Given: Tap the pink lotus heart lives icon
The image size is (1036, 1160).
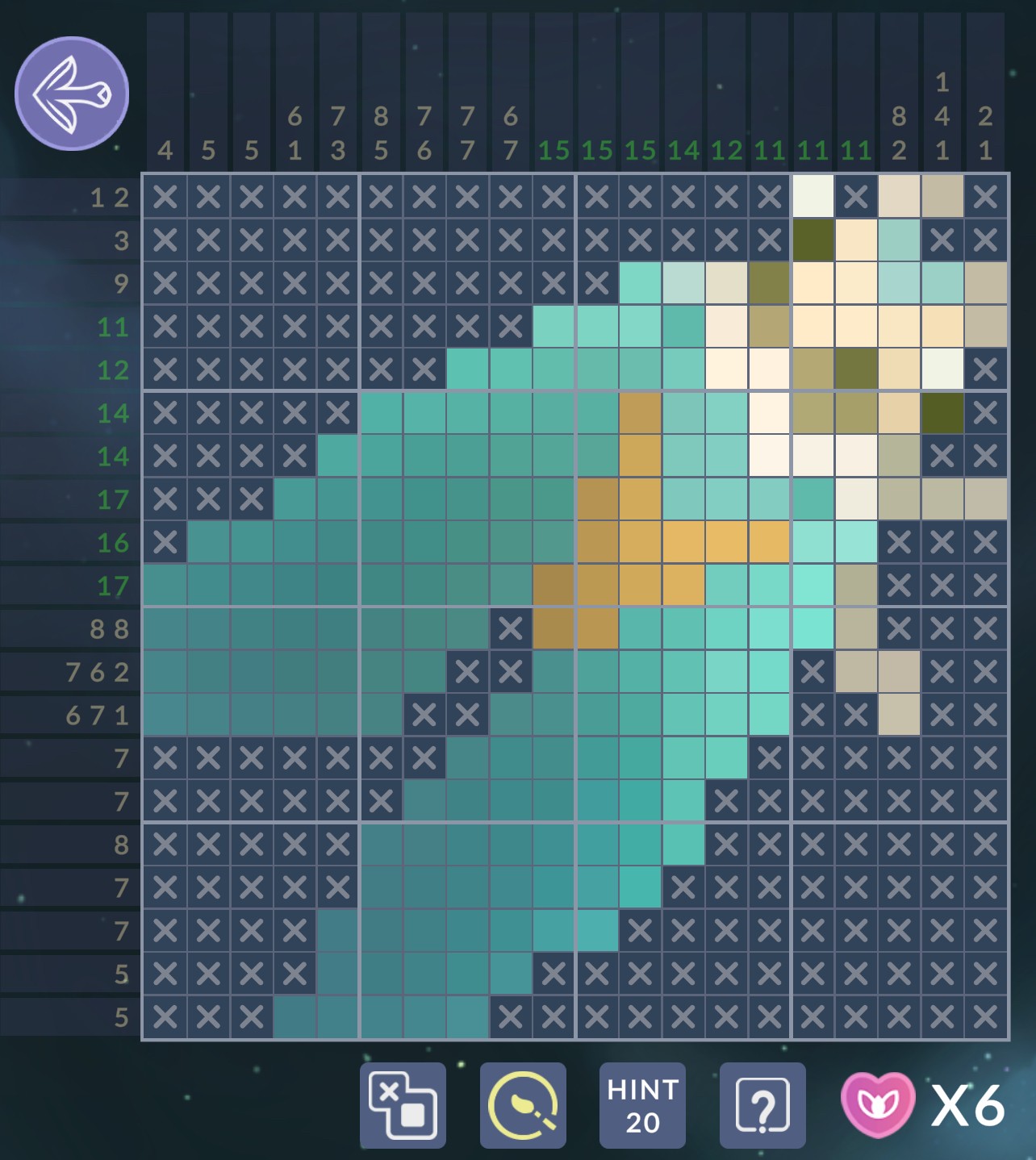Looking at the screenshot, I should pos(878,1104).
